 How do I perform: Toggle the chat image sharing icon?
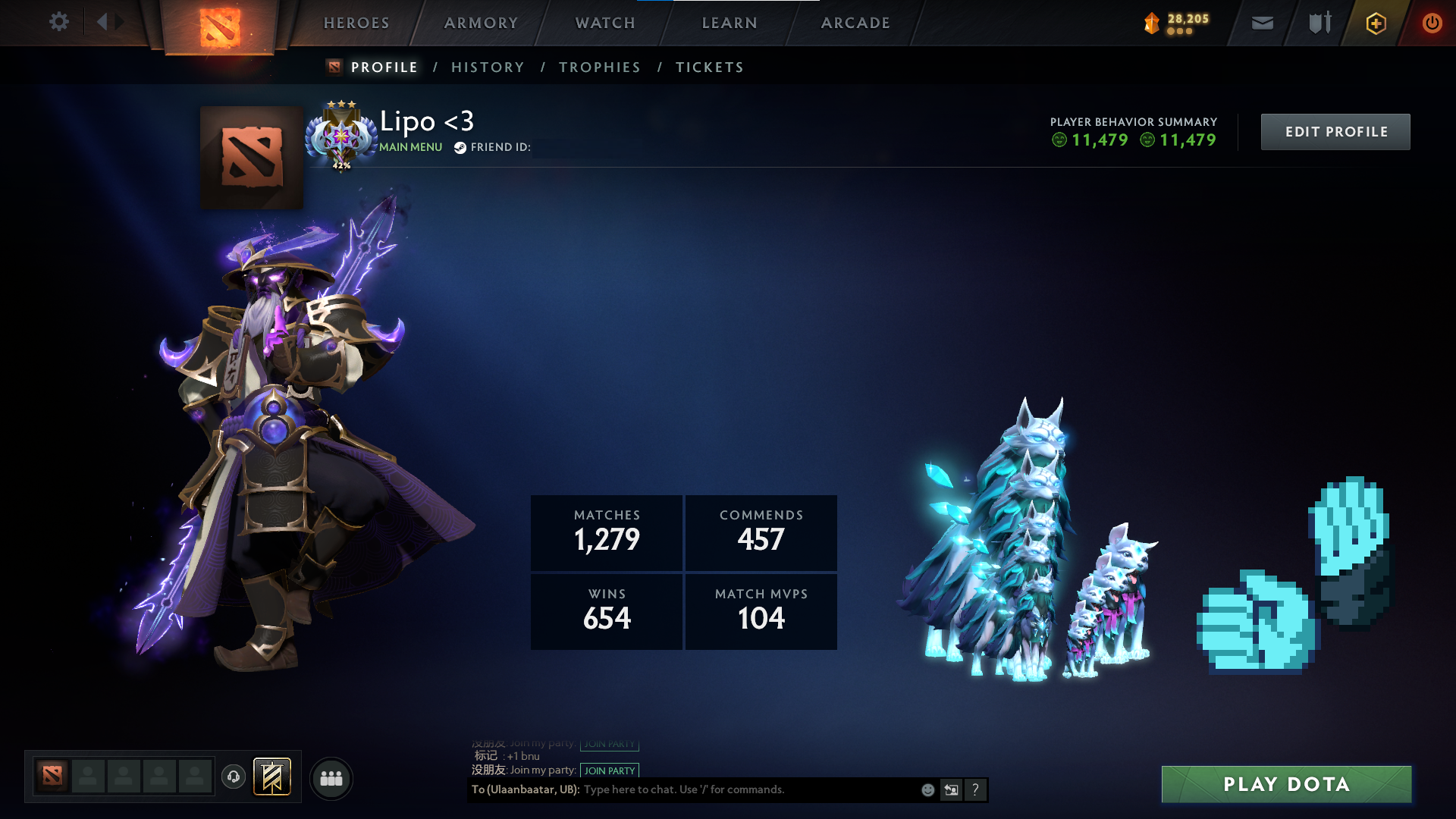pyautogui.click(x=951, y=789)
